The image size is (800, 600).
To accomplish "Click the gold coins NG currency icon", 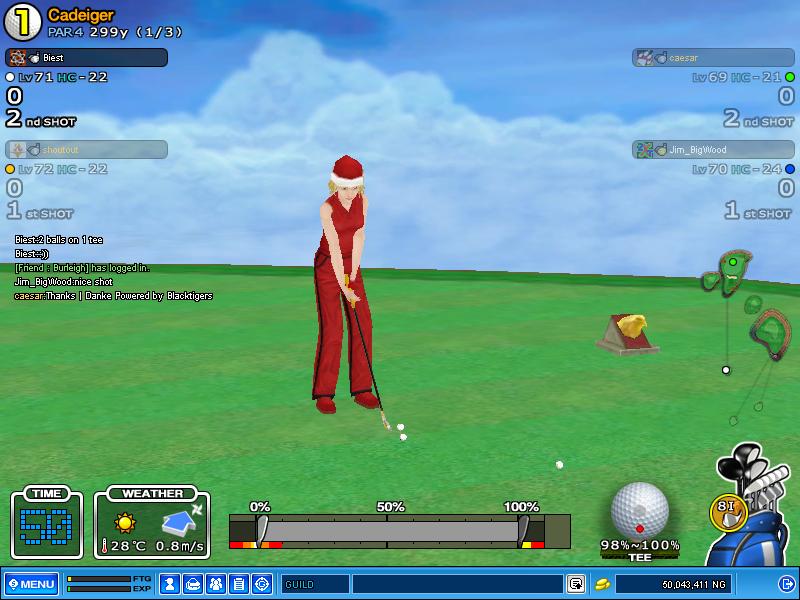I will coord(602,584).
